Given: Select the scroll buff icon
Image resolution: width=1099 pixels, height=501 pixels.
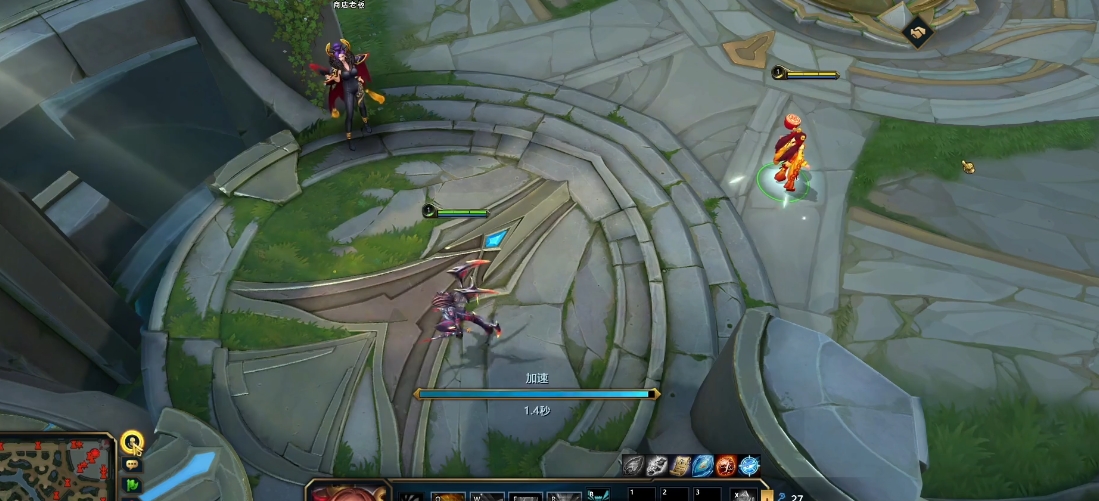Looking at the screenshot, I should point(680,465).
